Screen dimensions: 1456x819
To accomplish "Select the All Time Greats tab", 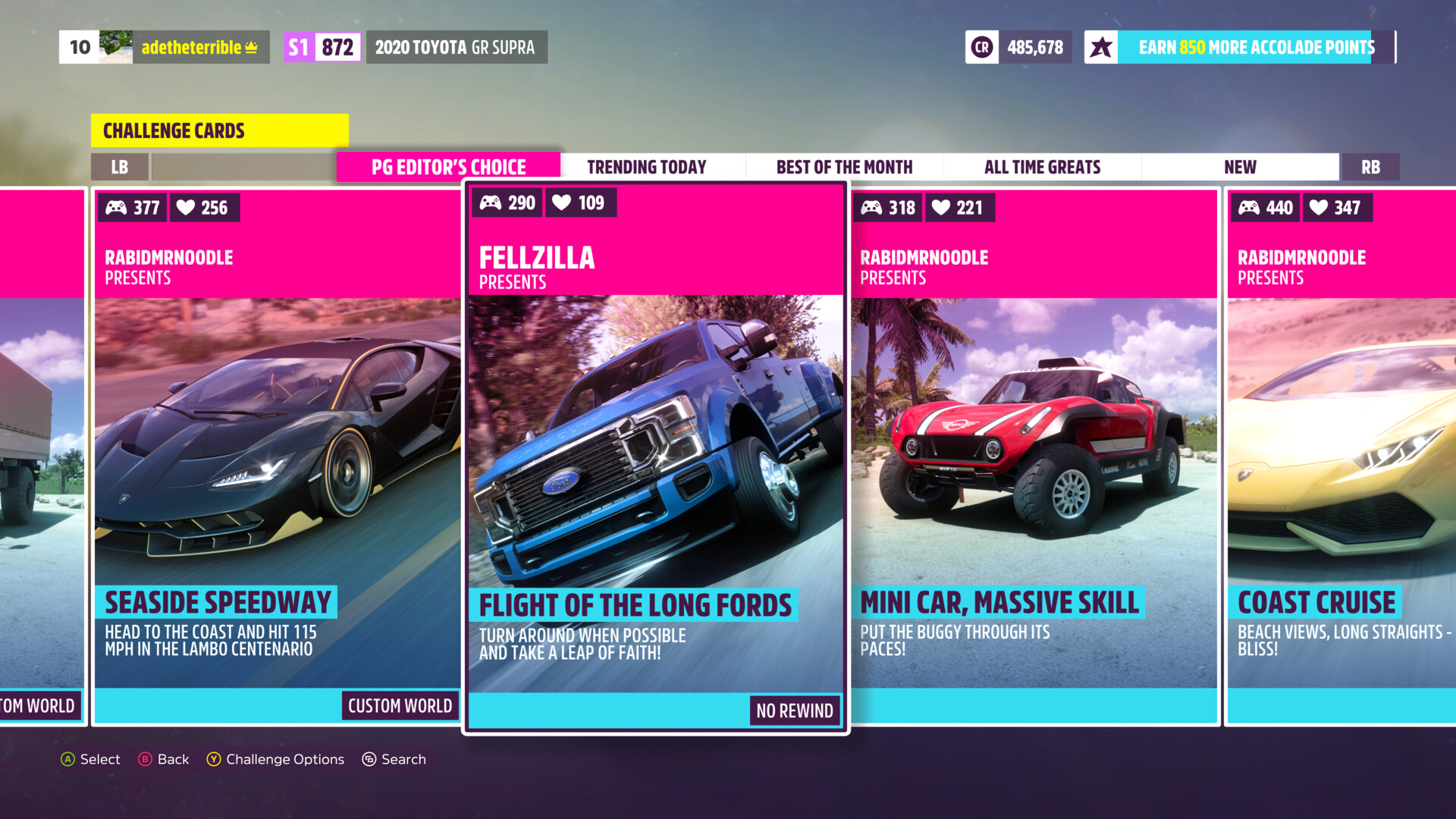I will (x=1042, y=167).
